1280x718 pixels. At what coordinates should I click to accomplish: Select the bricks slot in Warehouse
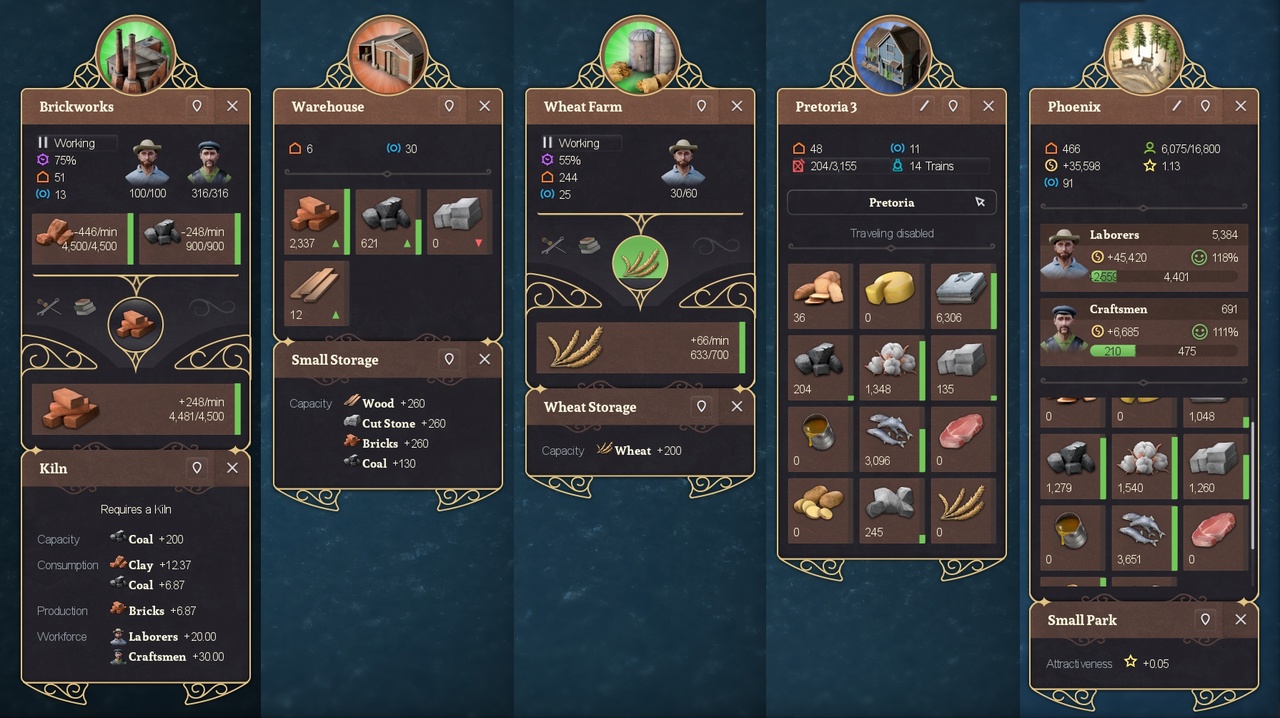click(x=318, y=221)
